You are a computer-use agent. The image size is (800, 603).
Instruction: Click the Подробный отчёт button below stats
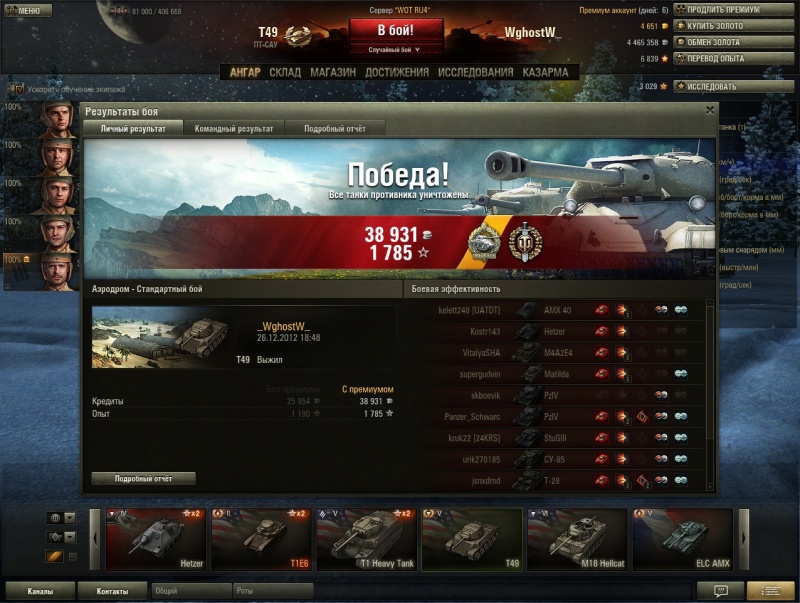143,478
